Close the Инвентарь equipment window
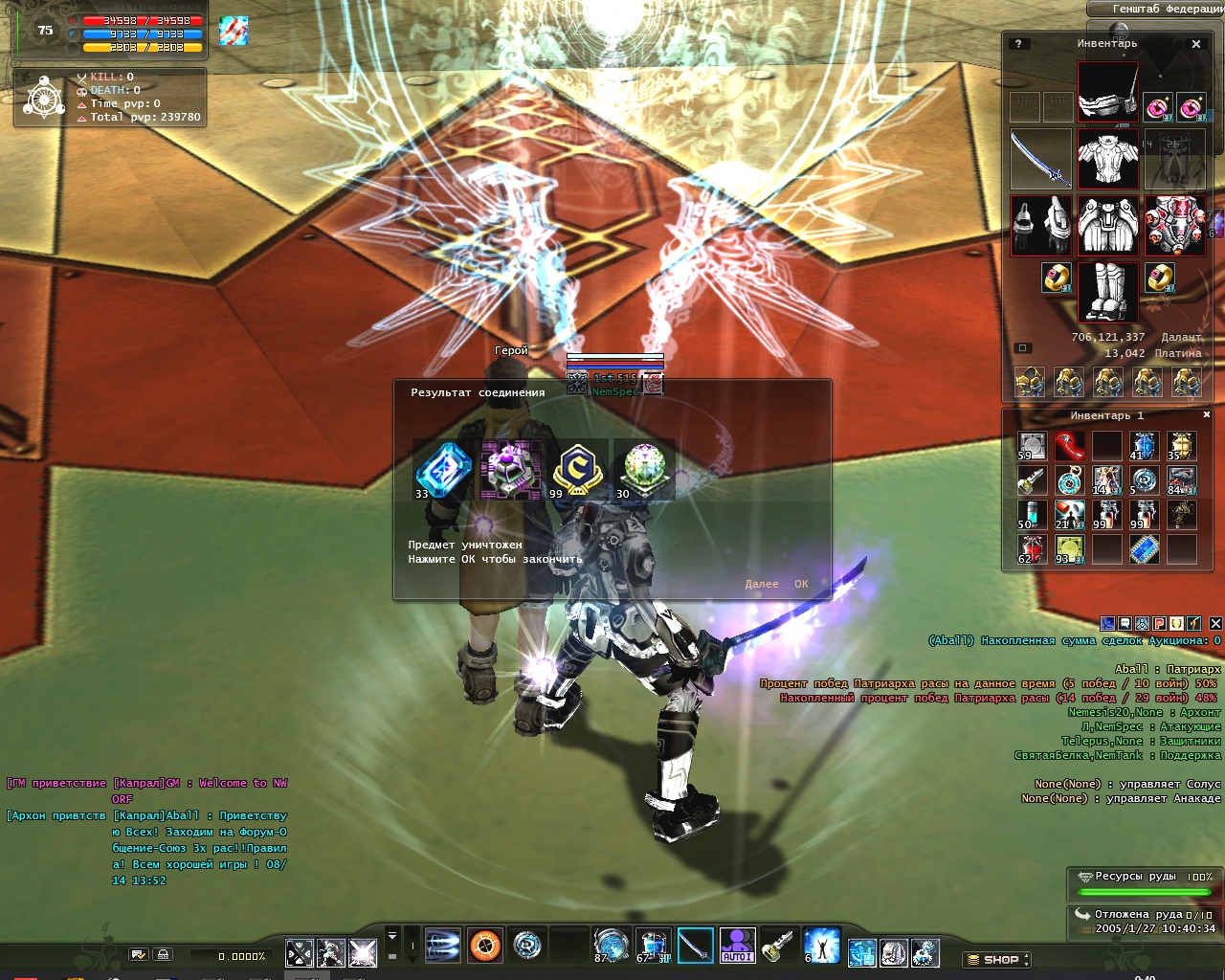This screenshot has width=1225, height=980. [1196, 44]
